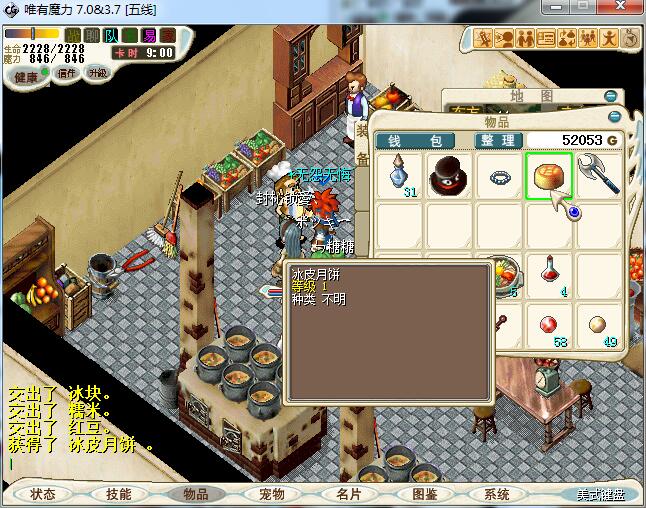The height and width of the screenshot is (508, 646).
Task: Open the 图鉴 album menu
Action: [424, 494]
